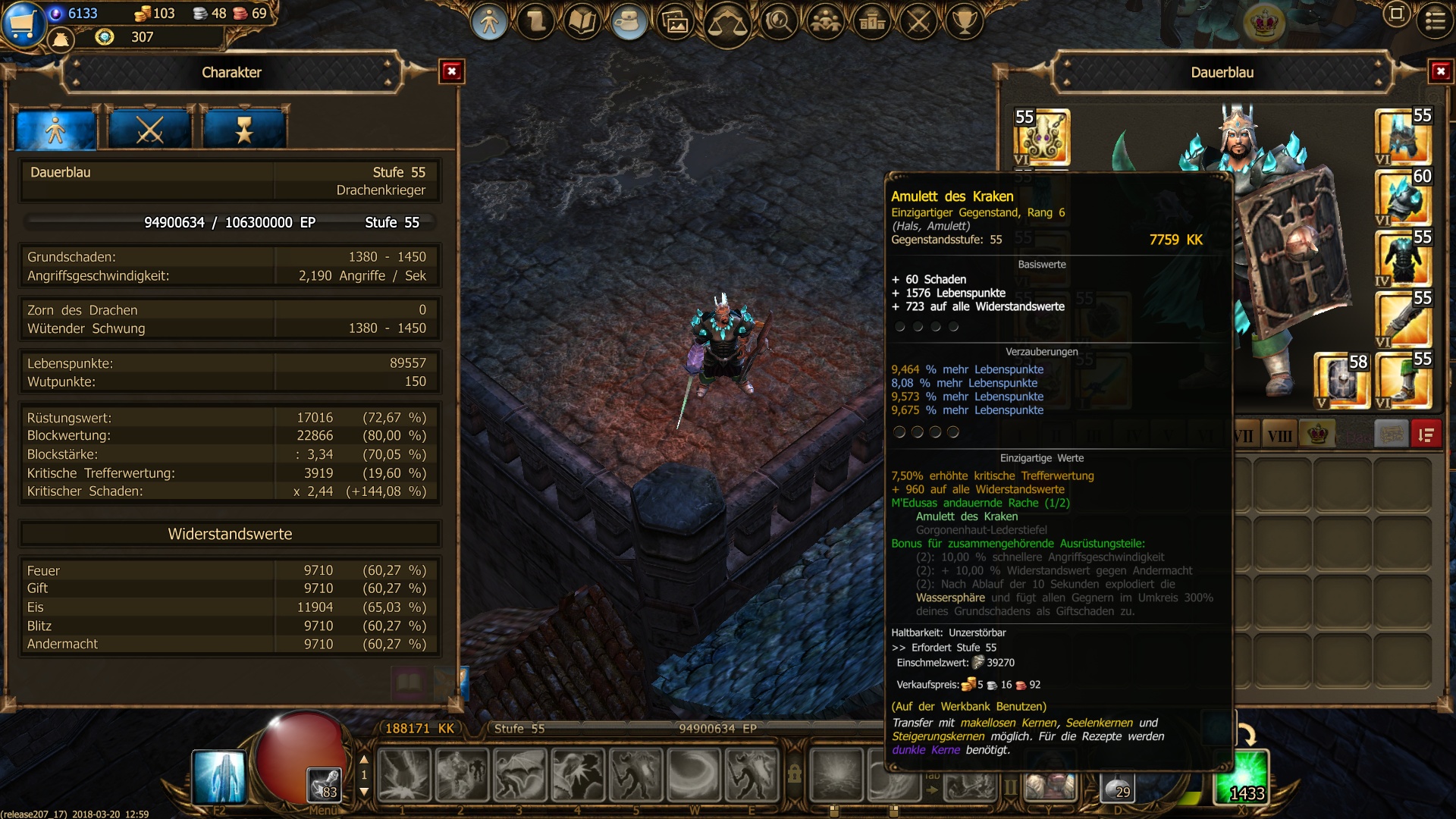Select the level 55 helmet slot
1456x819 pixels.
tap(1403, 136)
